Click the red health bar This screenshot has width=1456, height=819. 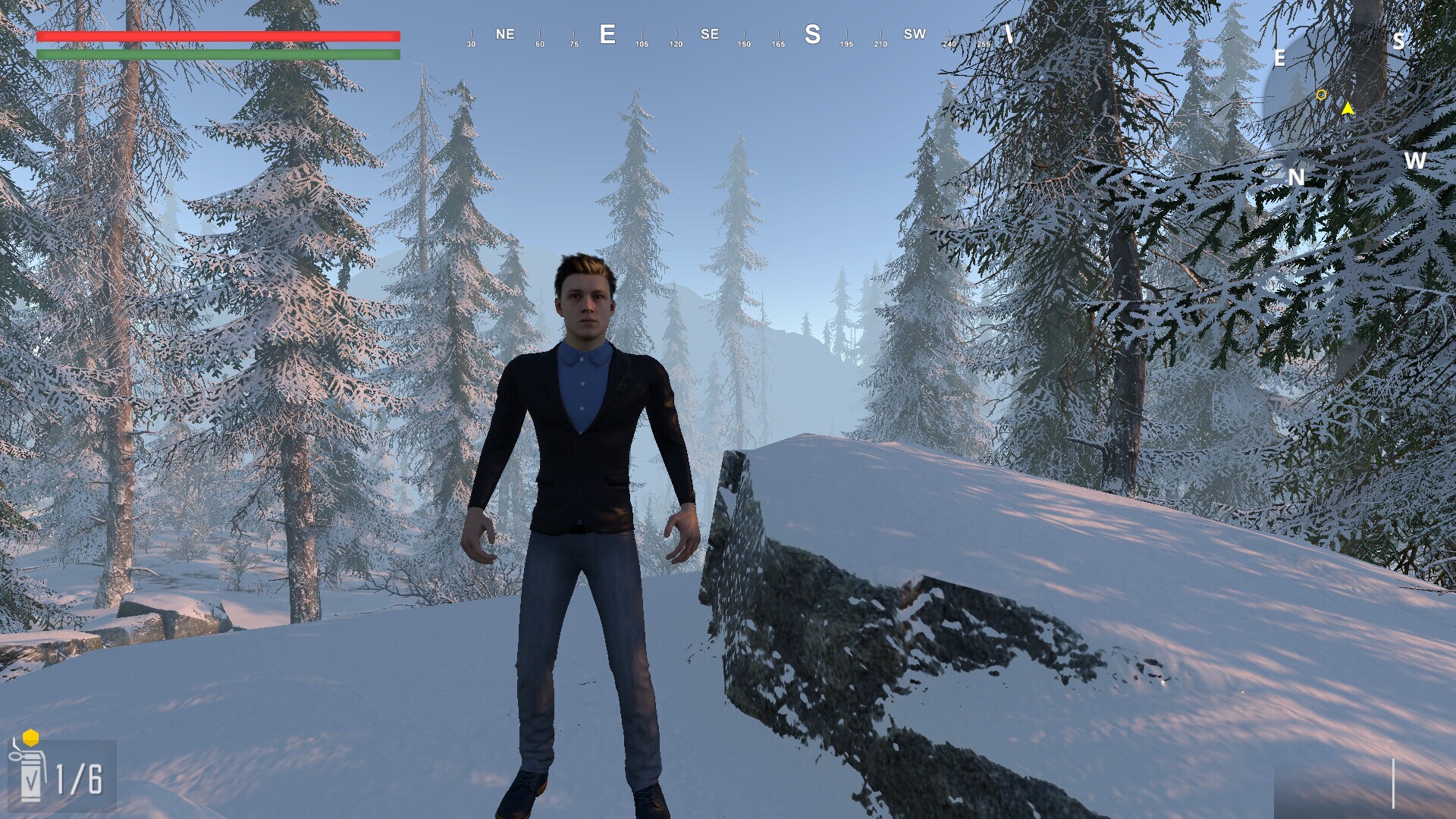pyautogui.click(x=218, y=36)
